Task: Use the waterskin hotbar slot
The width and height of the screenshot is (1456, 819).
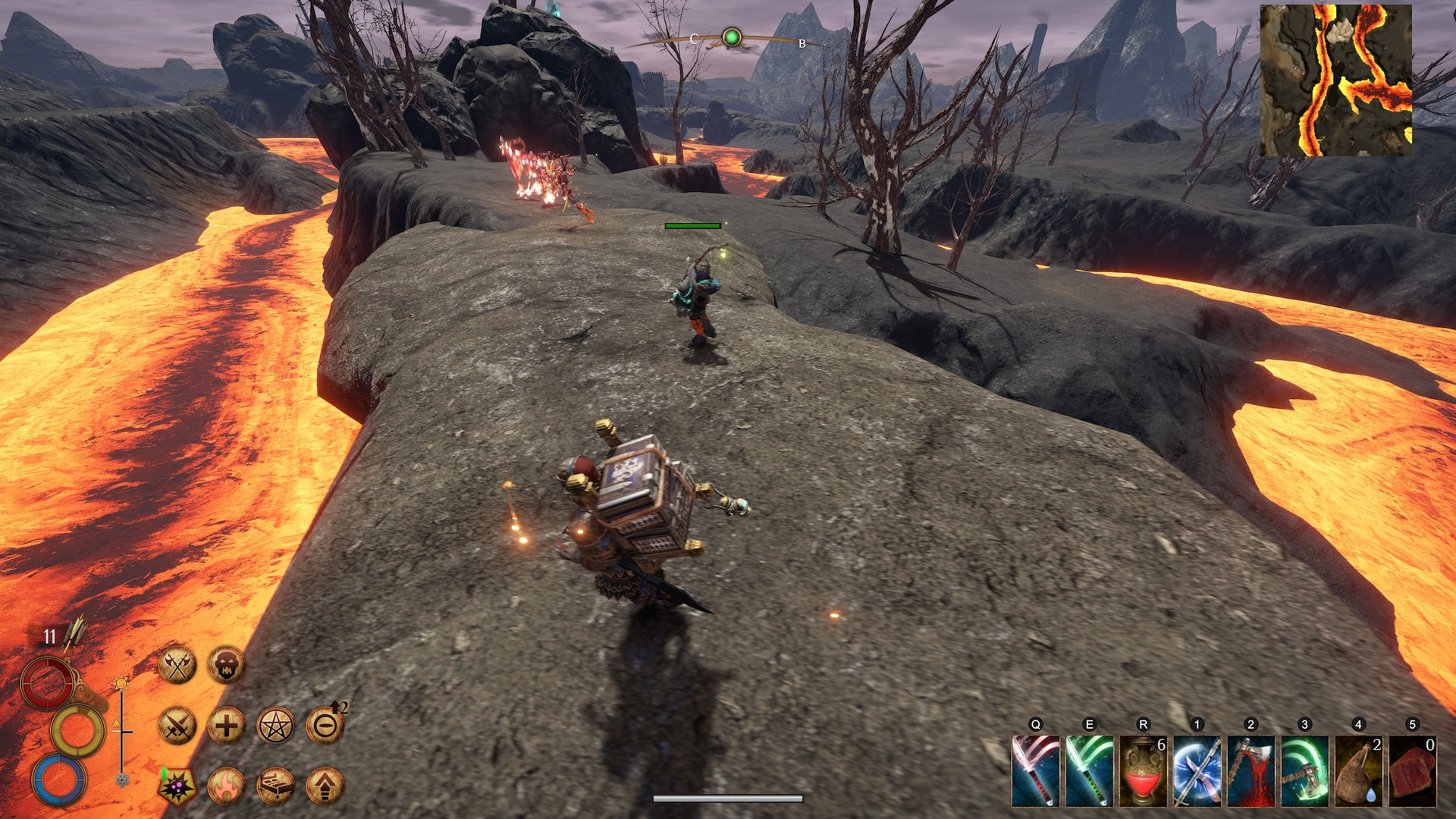Action: (1358, 770)
